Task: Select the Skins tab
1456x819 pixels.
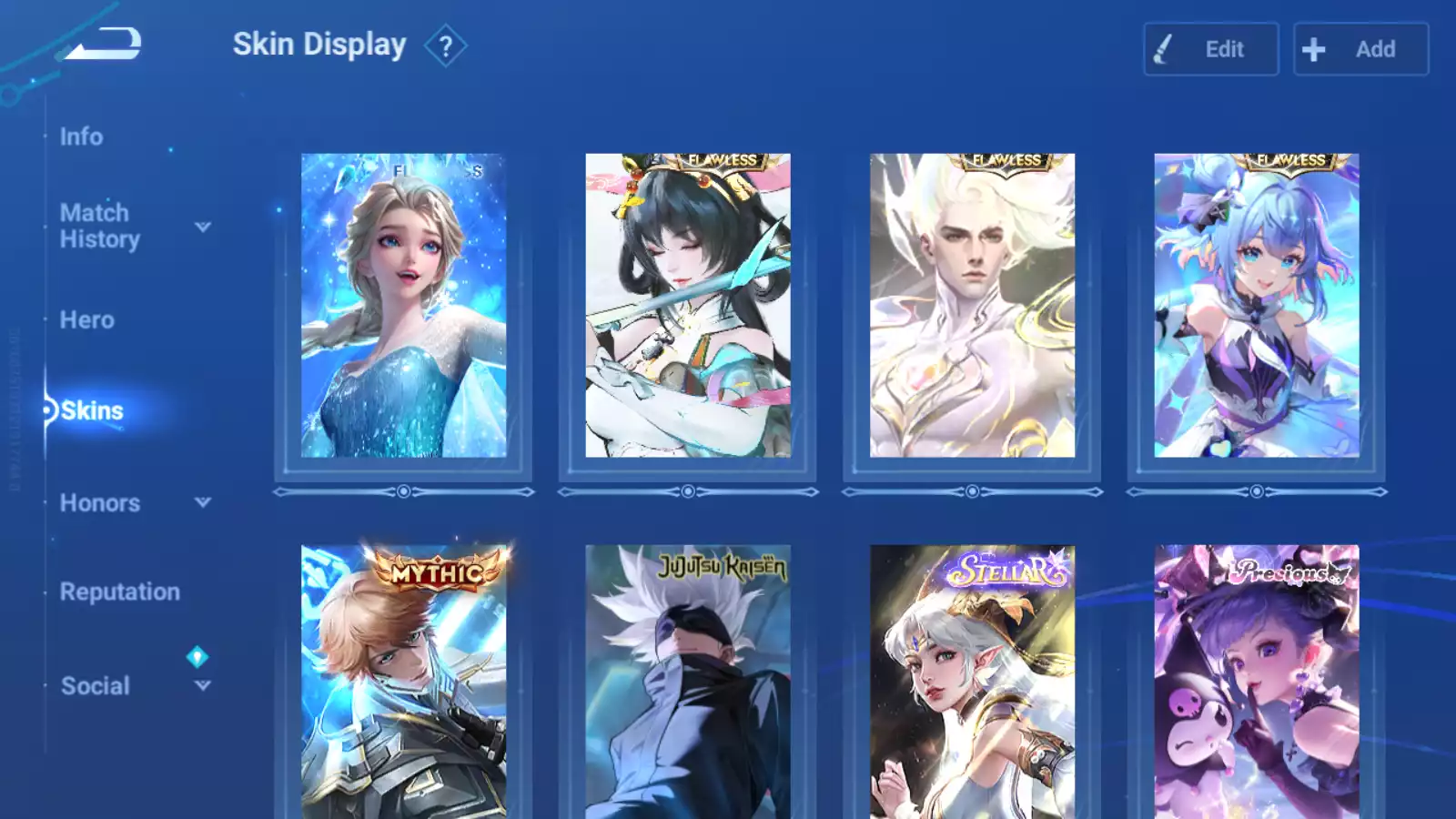Action: 92,411
